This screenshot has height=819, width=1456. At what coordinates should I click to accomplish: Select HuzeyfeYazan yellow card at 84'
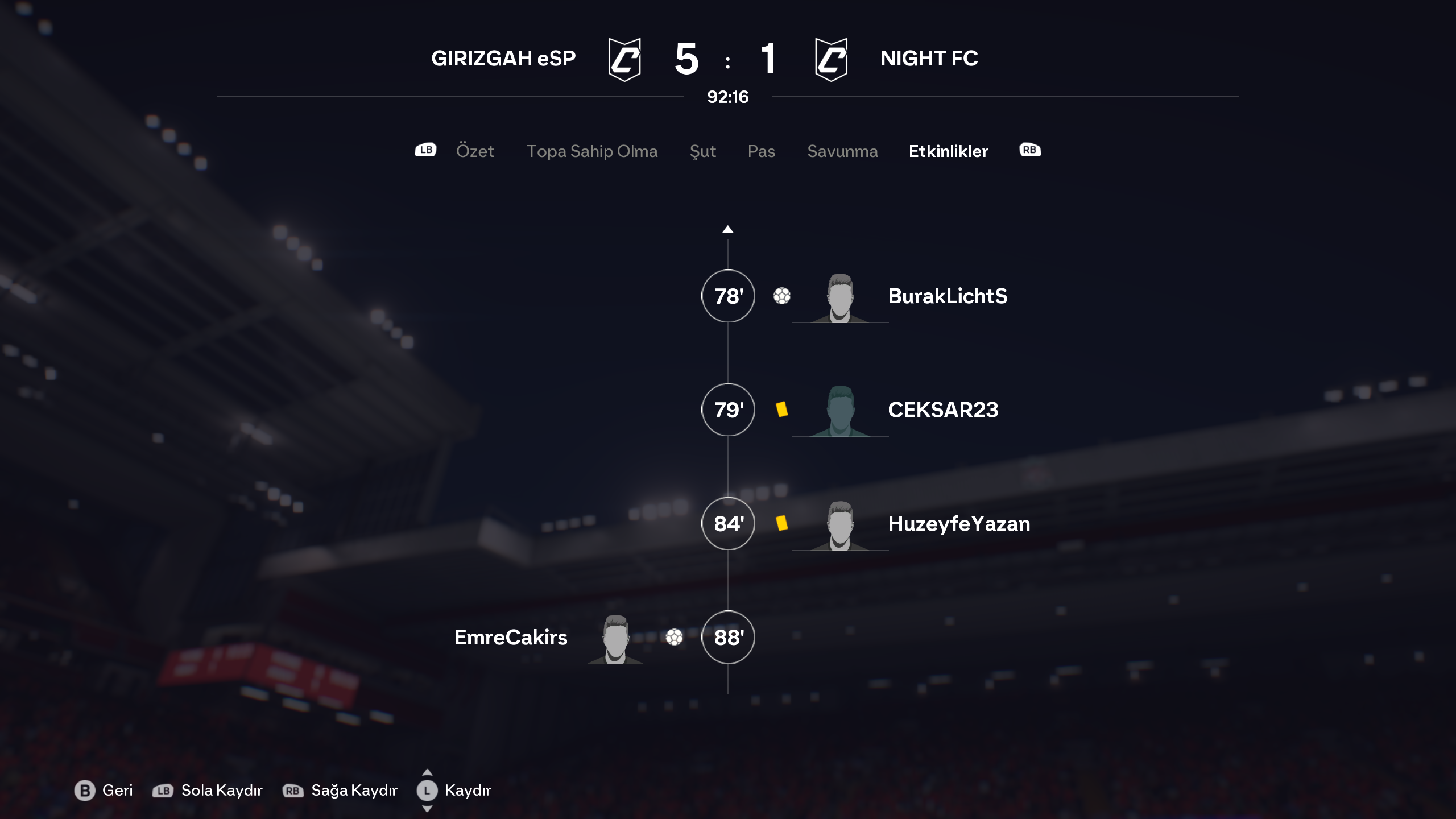958,524
